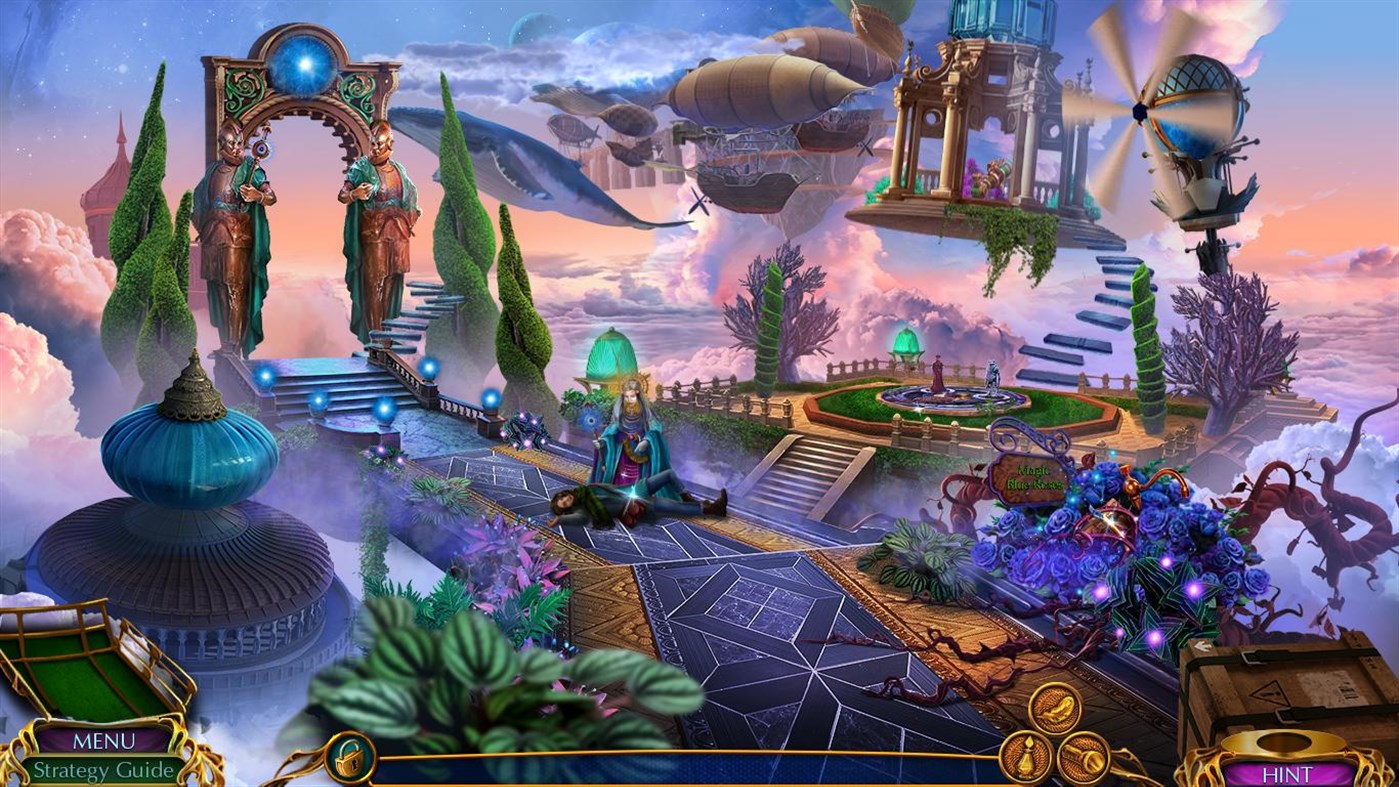Select the golden feather achievement medallion
This screenshot has width=1399, height=787.
pyautogui.click(x=1053, y=707)
